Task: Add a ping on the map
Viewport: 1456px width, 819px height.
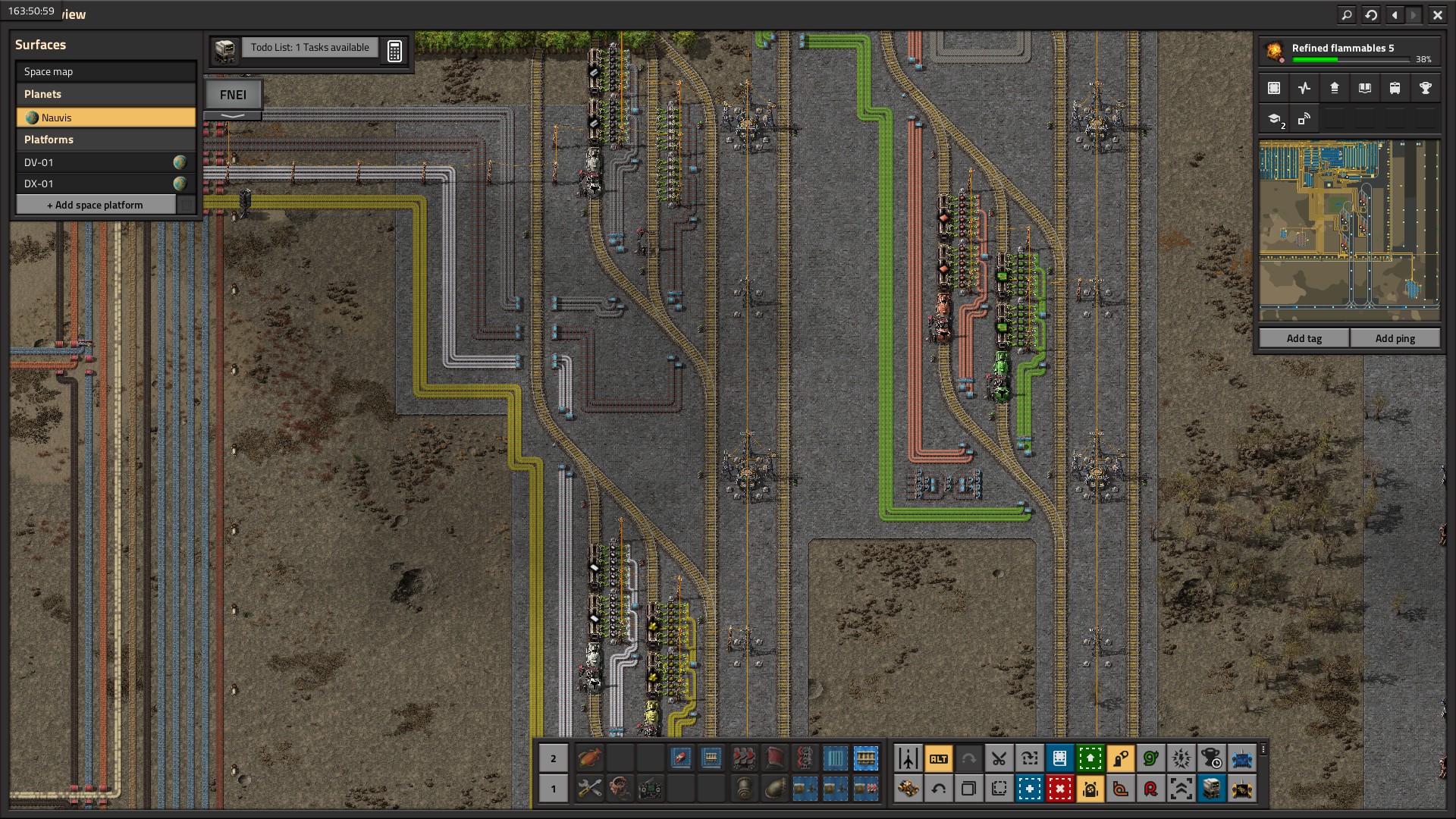Action: 1395,338
